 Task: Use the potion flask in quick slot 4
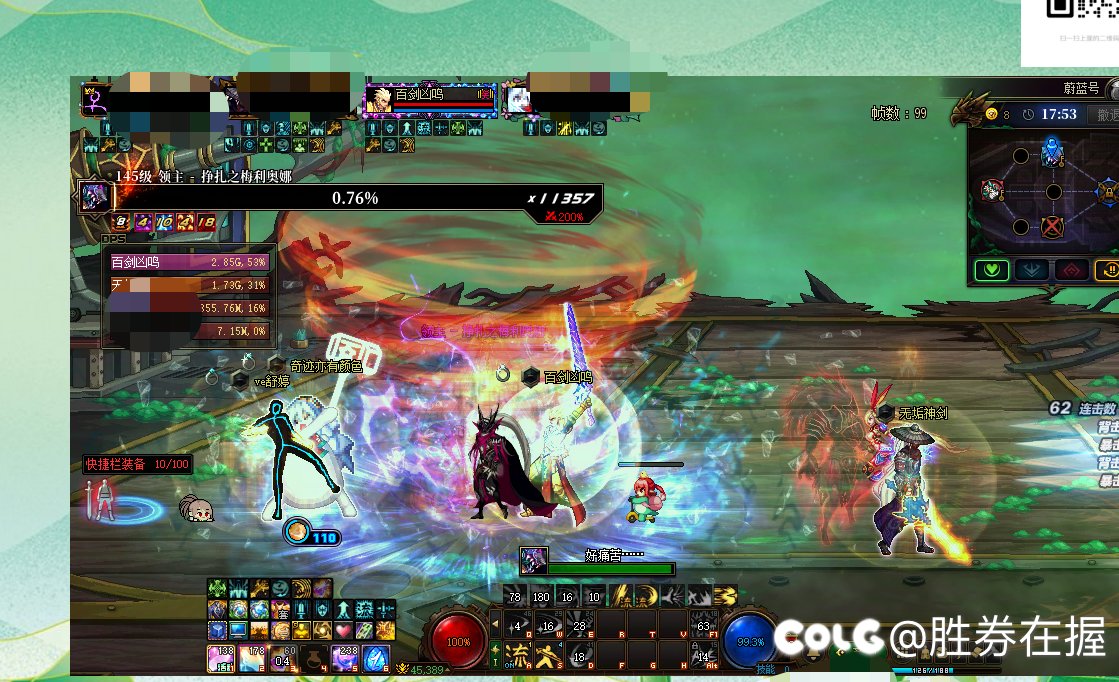coord(314,659)
